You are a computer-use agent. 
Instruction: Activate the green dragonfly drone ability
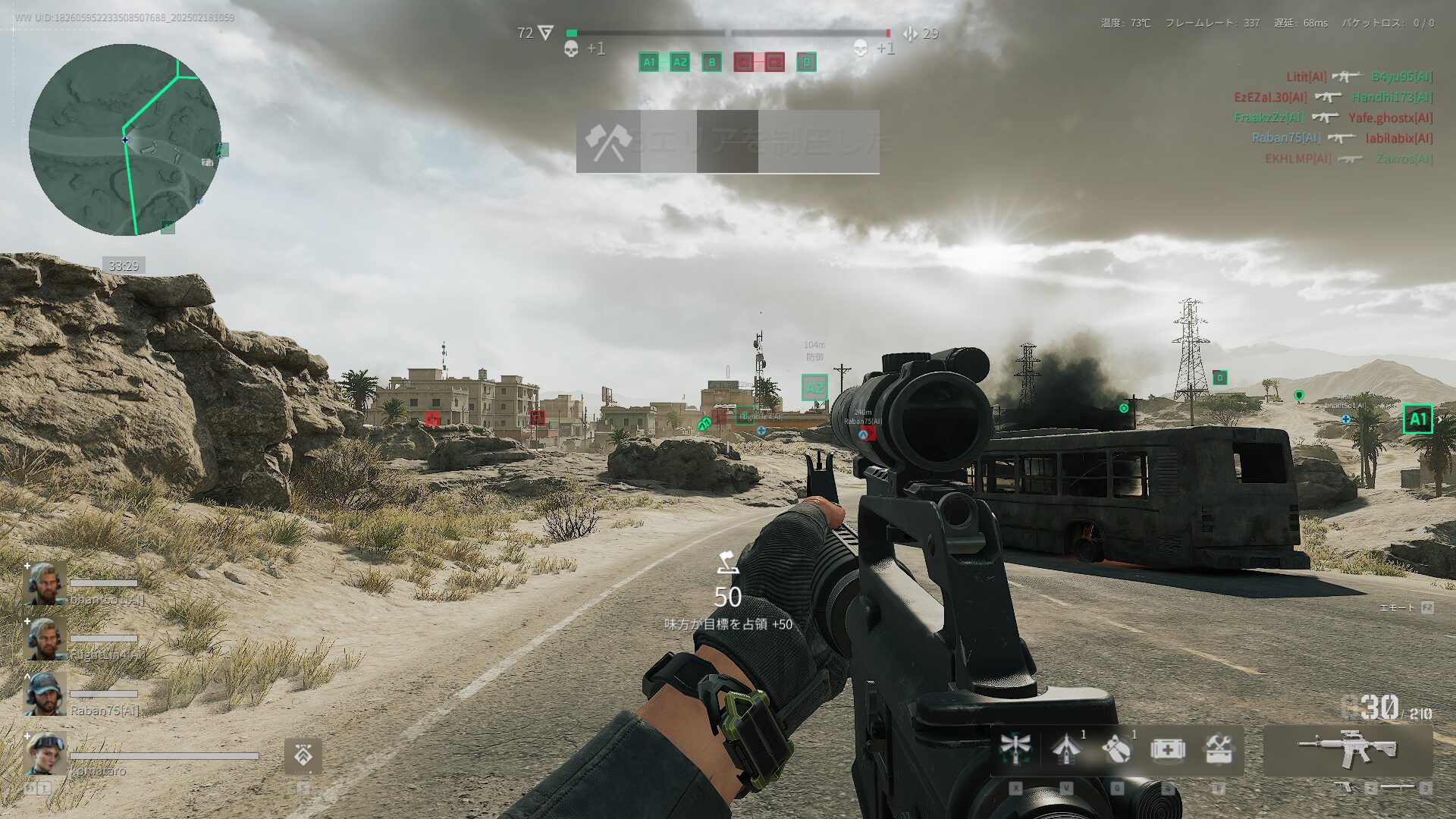pos(1015,748)
